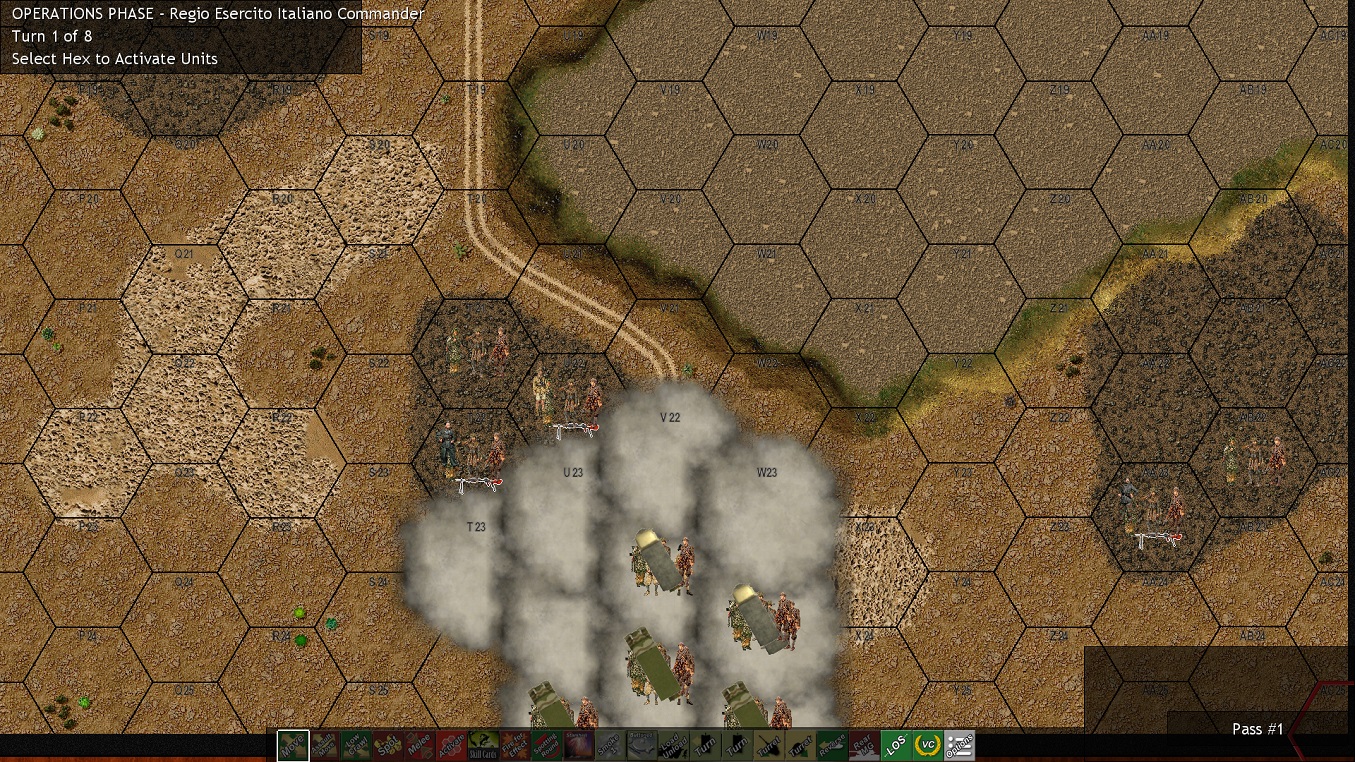The height and width of the screenshot is (762, 1355).
Task: Click the Load Unload button
Action: pyautogui.click(x=673, y=745)
